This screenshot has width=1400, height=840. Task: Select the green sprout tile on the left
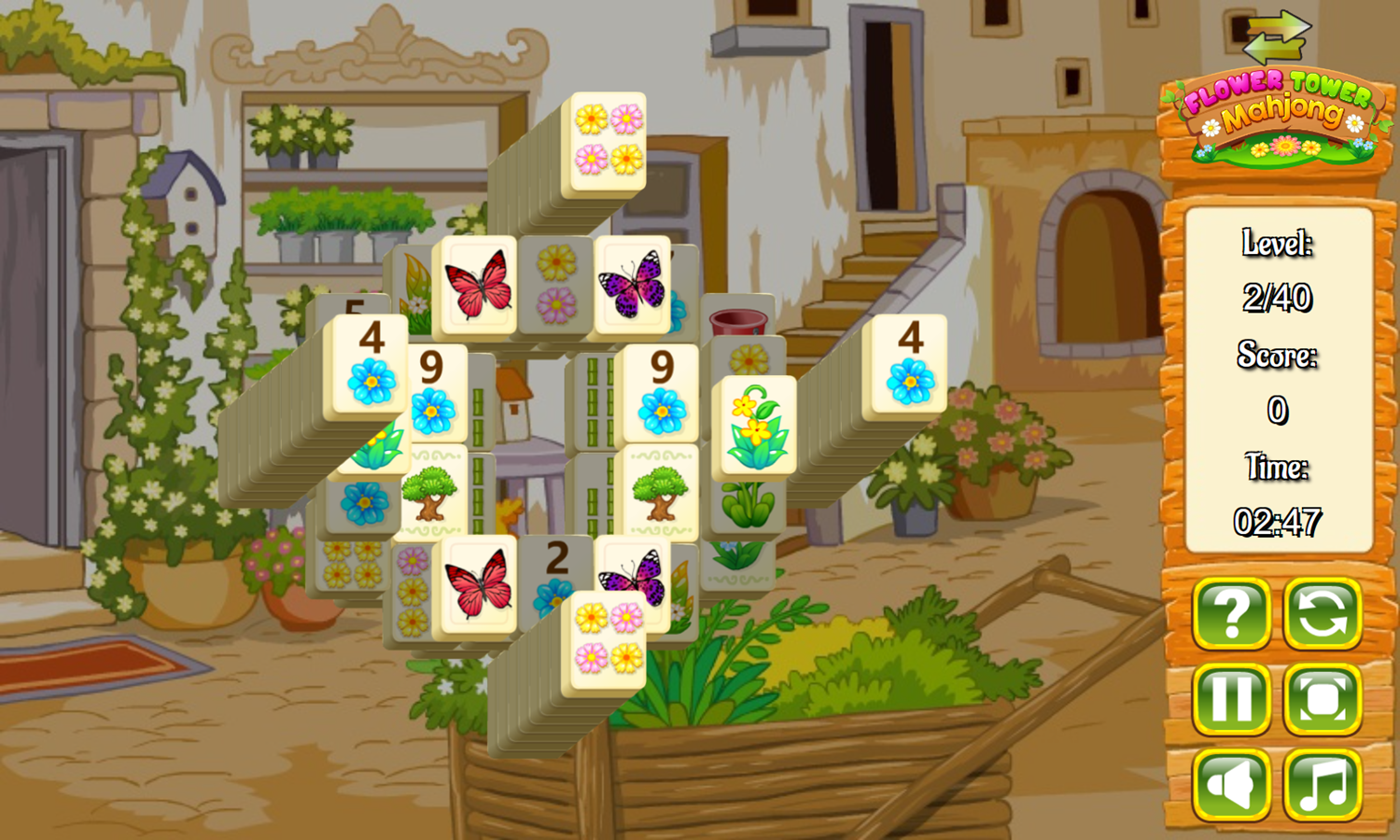[x=377, y=448]
